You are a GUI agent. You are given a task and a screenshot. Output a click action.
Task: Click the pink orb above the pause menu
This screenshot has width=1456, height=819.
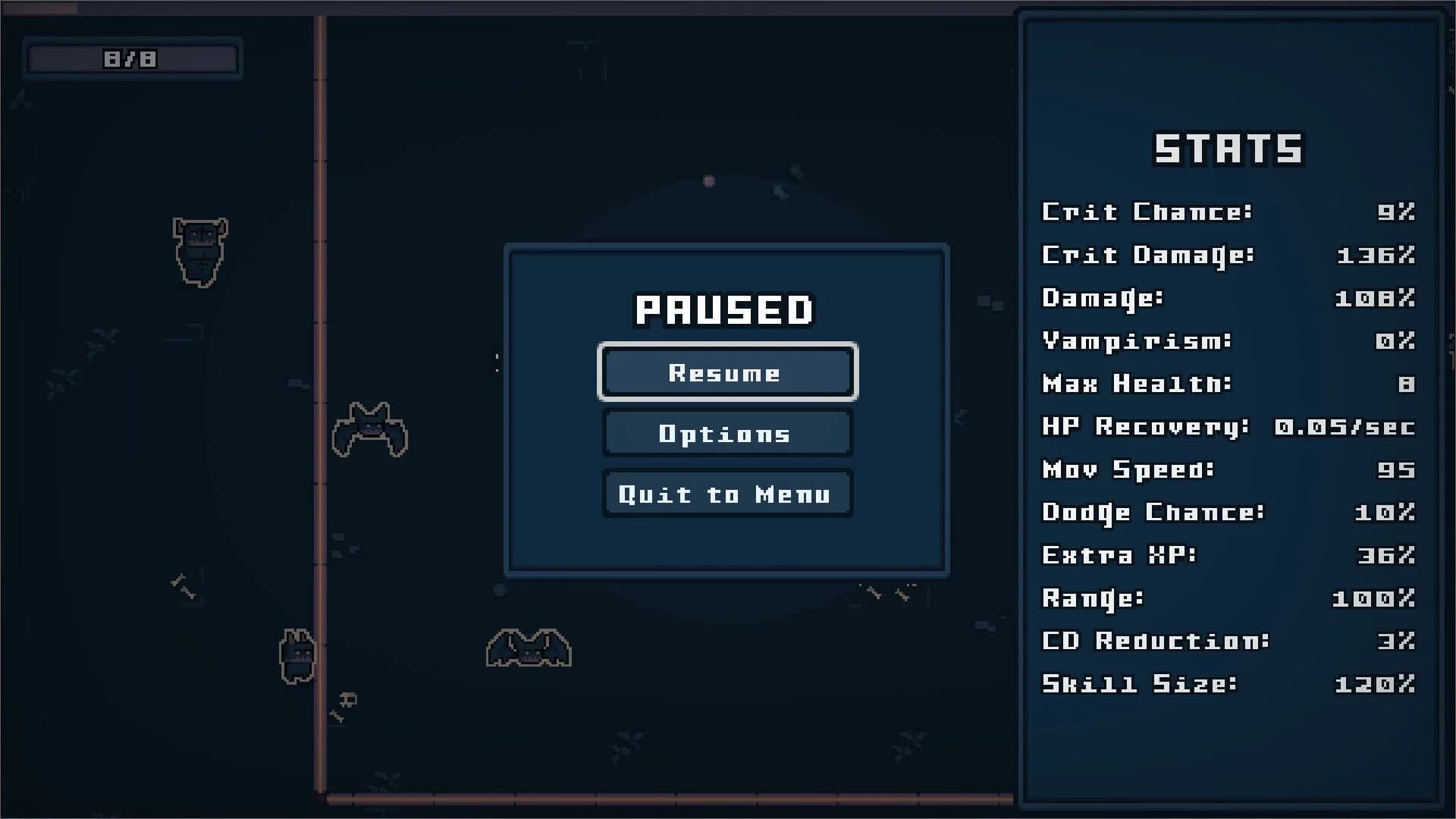(x=710, y=180)
